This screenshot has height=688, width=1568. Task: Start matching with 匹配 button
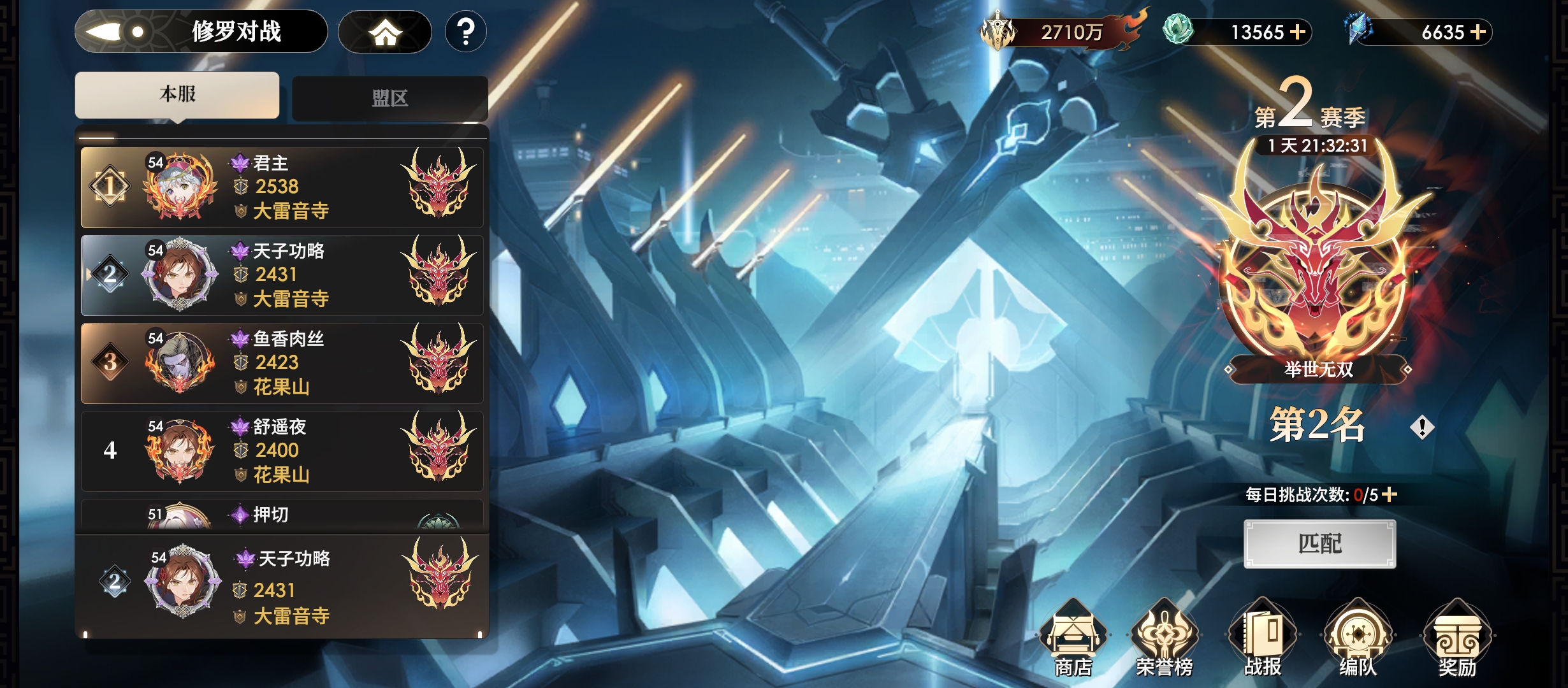pyautogui.click(x=1319, y=544)
